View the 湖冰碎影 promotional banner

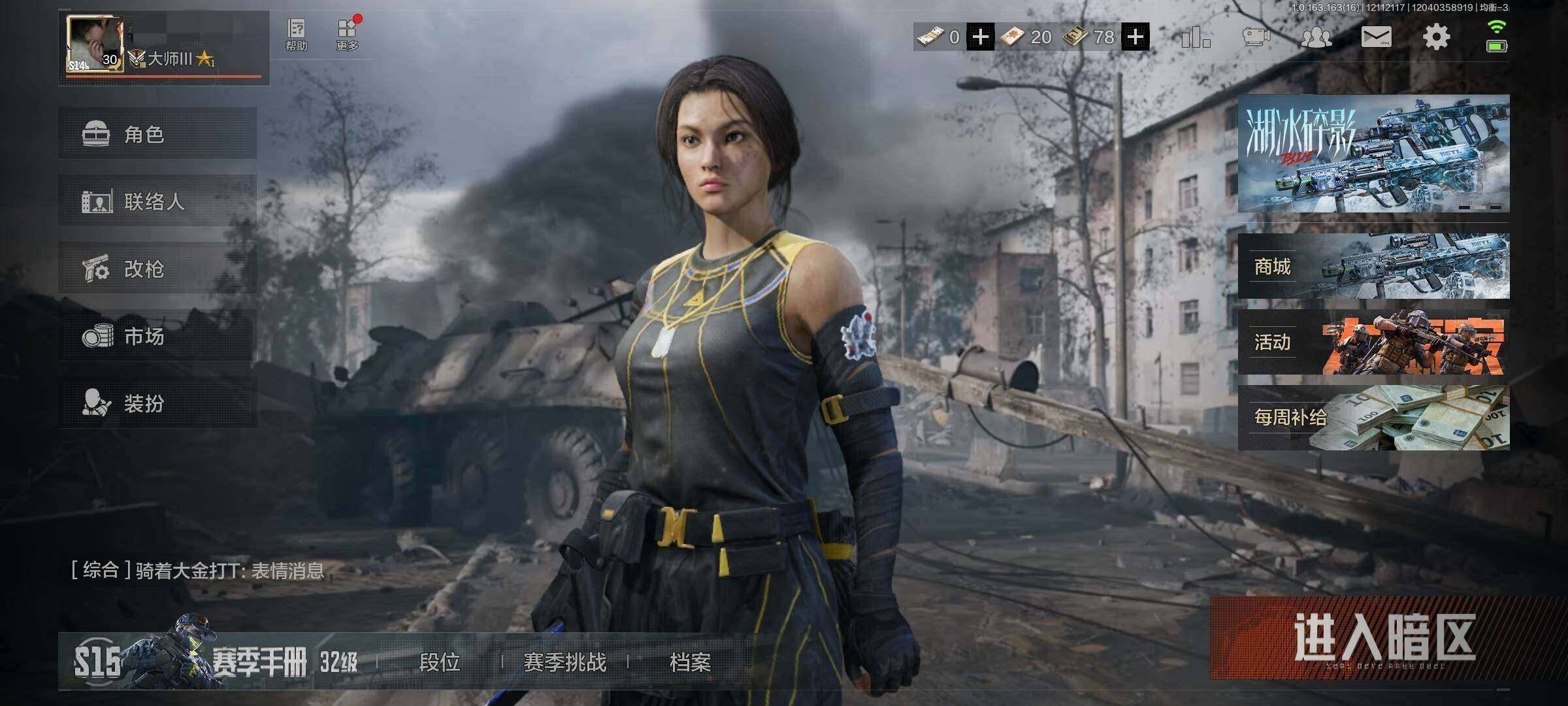pos(1373,153)
